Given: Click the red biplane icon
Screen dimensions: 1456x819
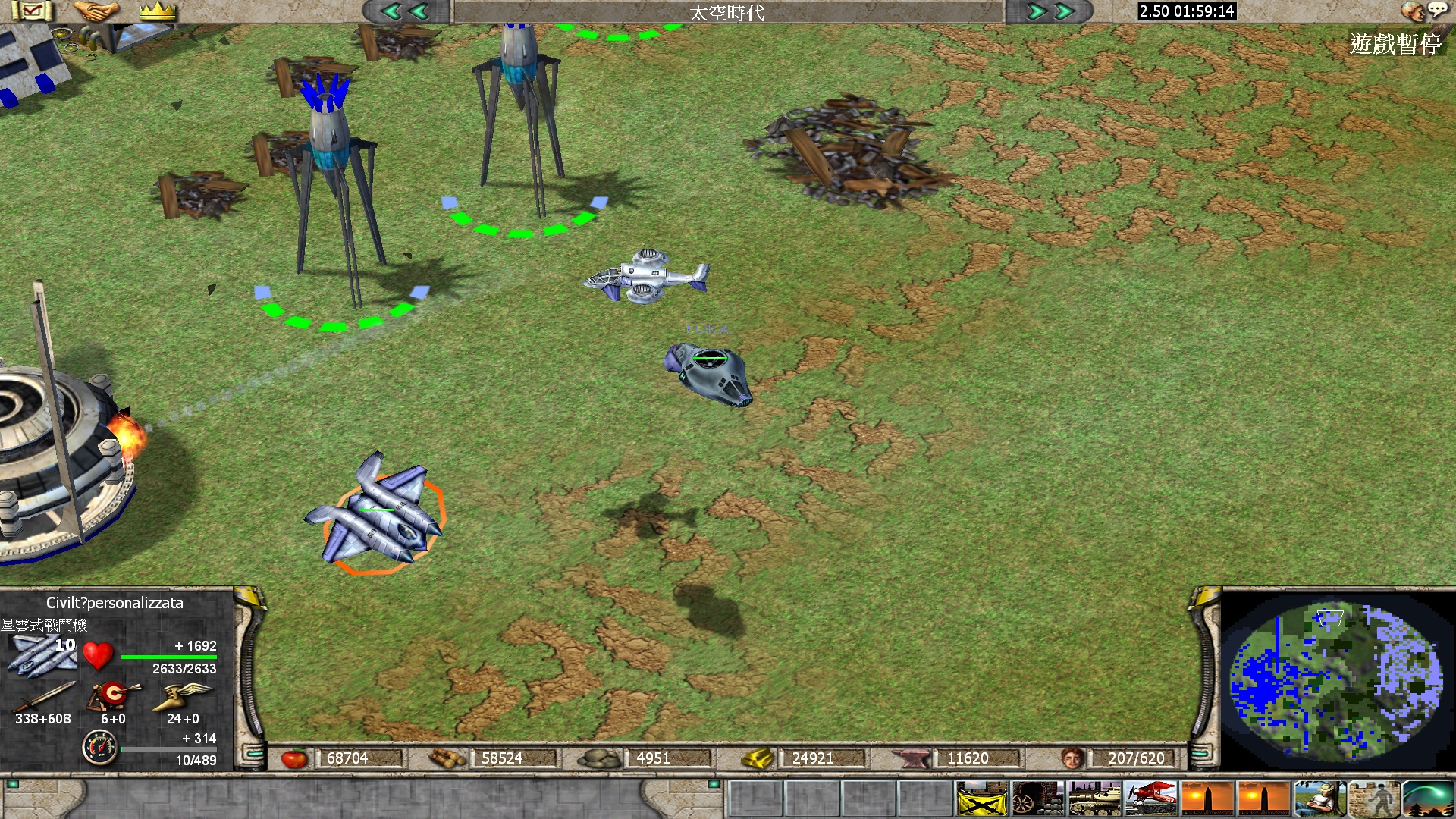Looking at the screenshot, I should pos(1150,799).
